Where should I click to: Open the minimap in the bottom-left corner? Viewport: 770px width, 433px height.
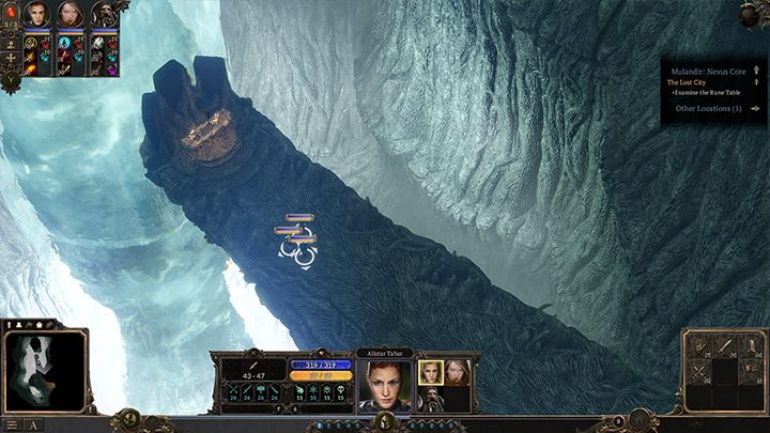(42, 370)
